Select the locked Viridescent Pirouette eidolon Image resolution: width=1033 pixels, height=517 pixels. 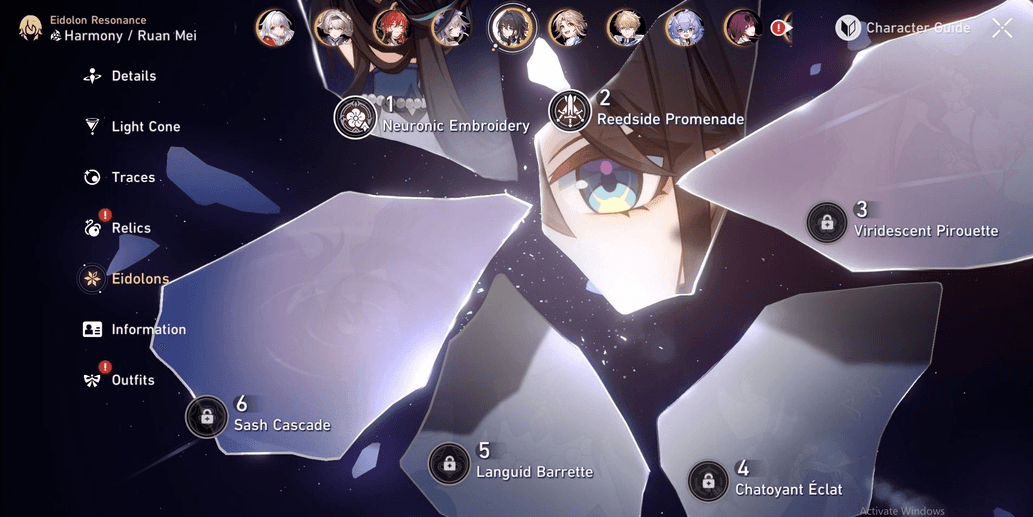pos(827,223)
